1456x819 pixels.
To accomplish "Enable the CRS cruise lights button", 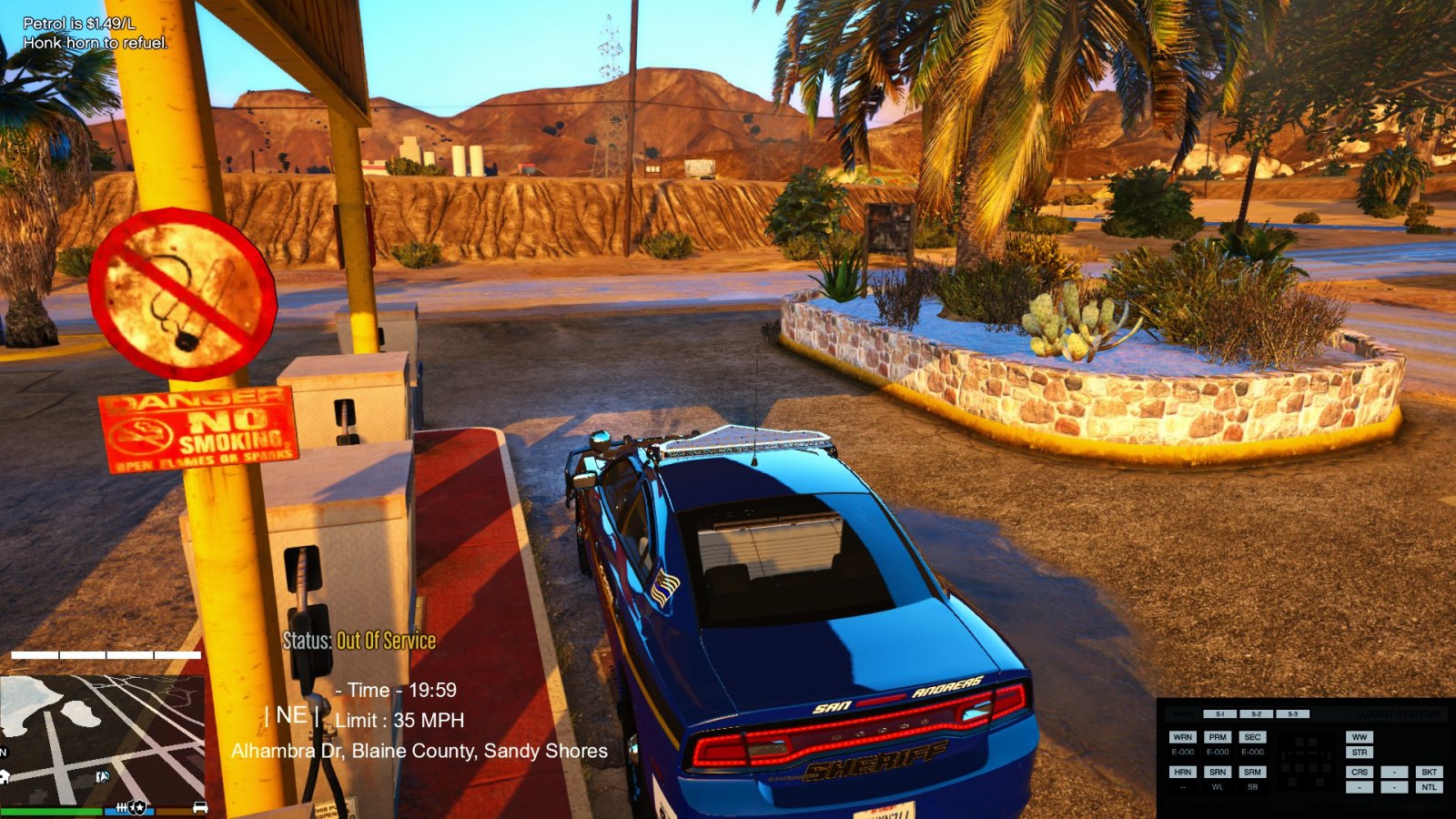I will coord(1360,772).
